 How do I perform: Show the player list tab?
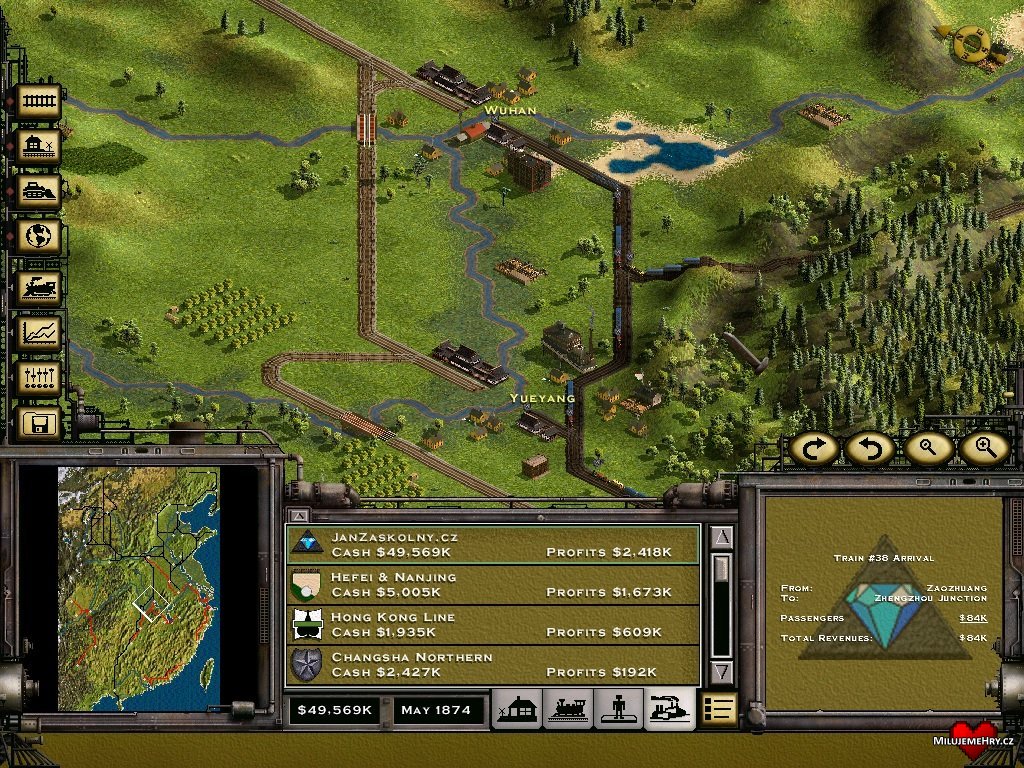pyautogui.click(x=619, y=710)
